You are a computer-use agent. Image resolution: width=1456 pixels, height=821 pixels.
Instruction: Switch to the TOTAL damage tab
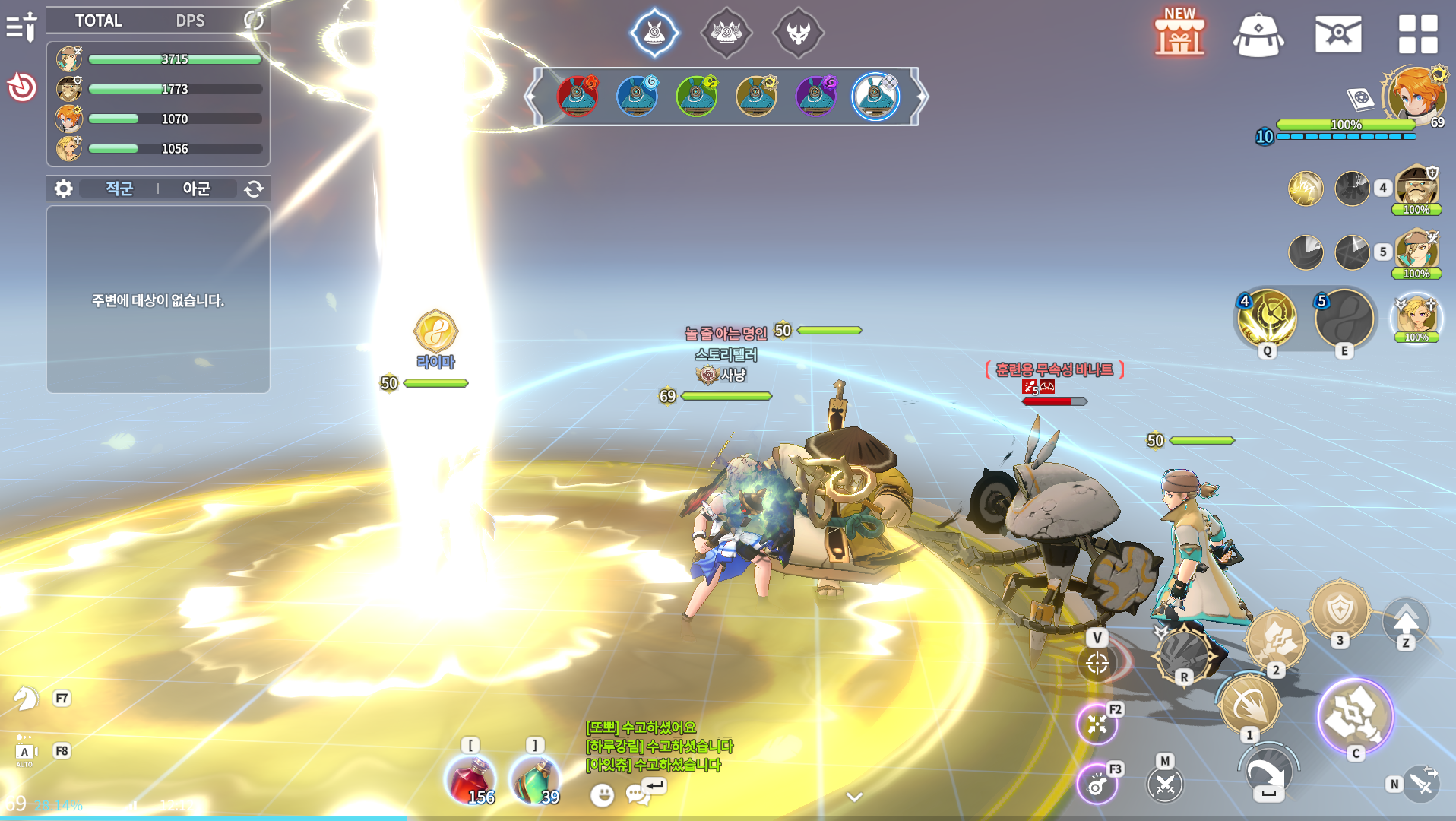98,21
